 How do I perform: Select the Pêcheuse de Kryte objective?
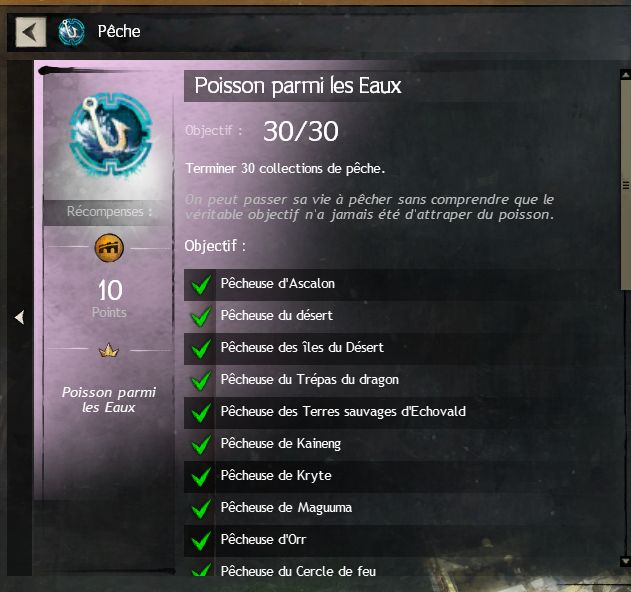click(x=275, y=476)
